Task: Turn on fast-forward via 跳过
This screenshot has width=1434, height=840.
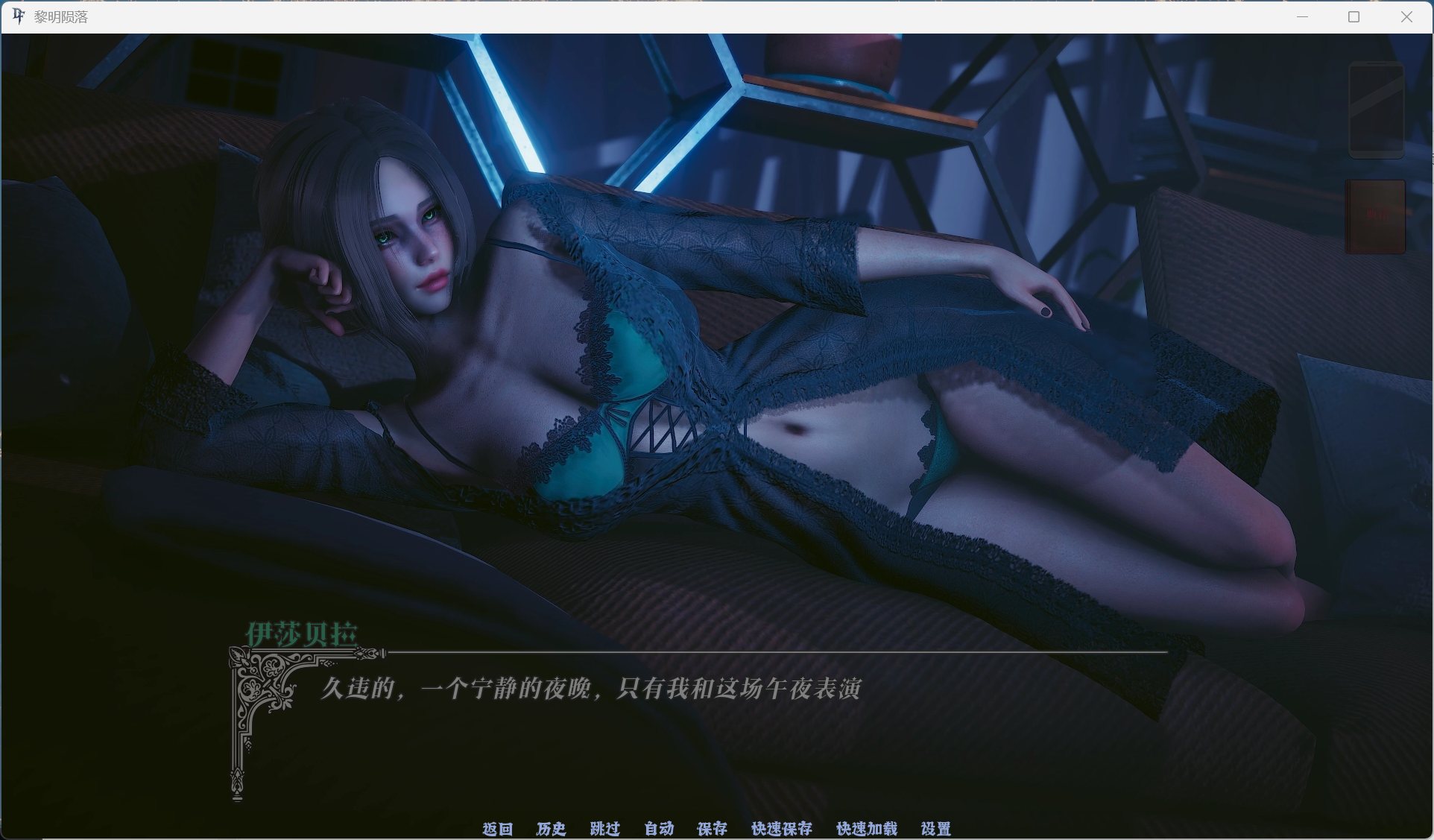Action: click(604, 829)
